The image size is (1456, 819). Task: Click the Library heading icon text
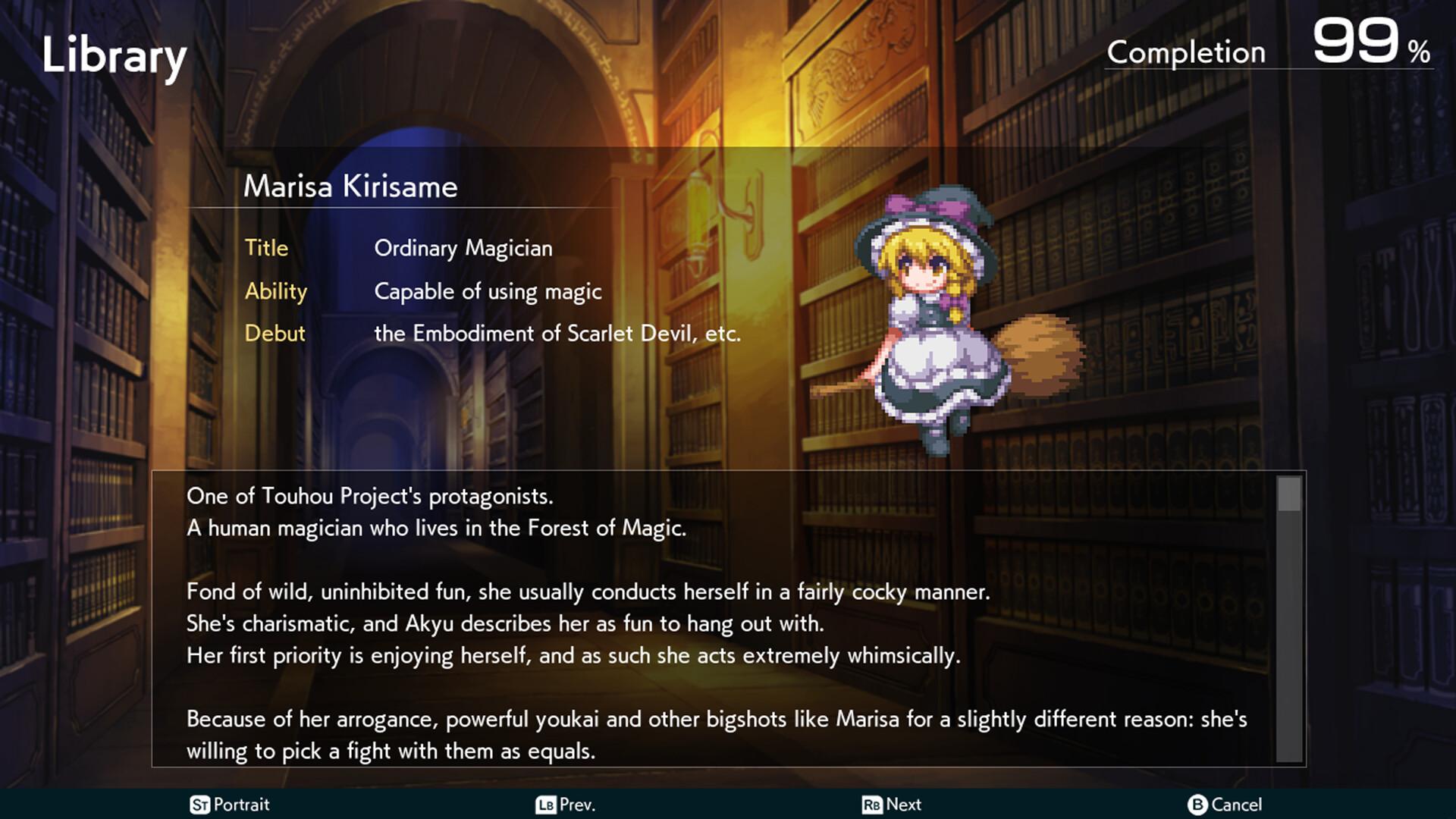(x=114, y=53)
